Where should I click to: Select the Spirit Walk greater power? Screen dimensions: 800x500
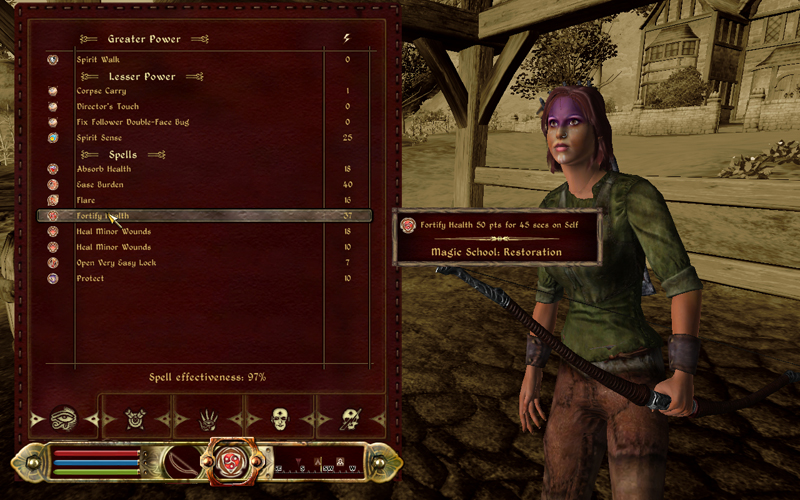click(x=97, y=60)
